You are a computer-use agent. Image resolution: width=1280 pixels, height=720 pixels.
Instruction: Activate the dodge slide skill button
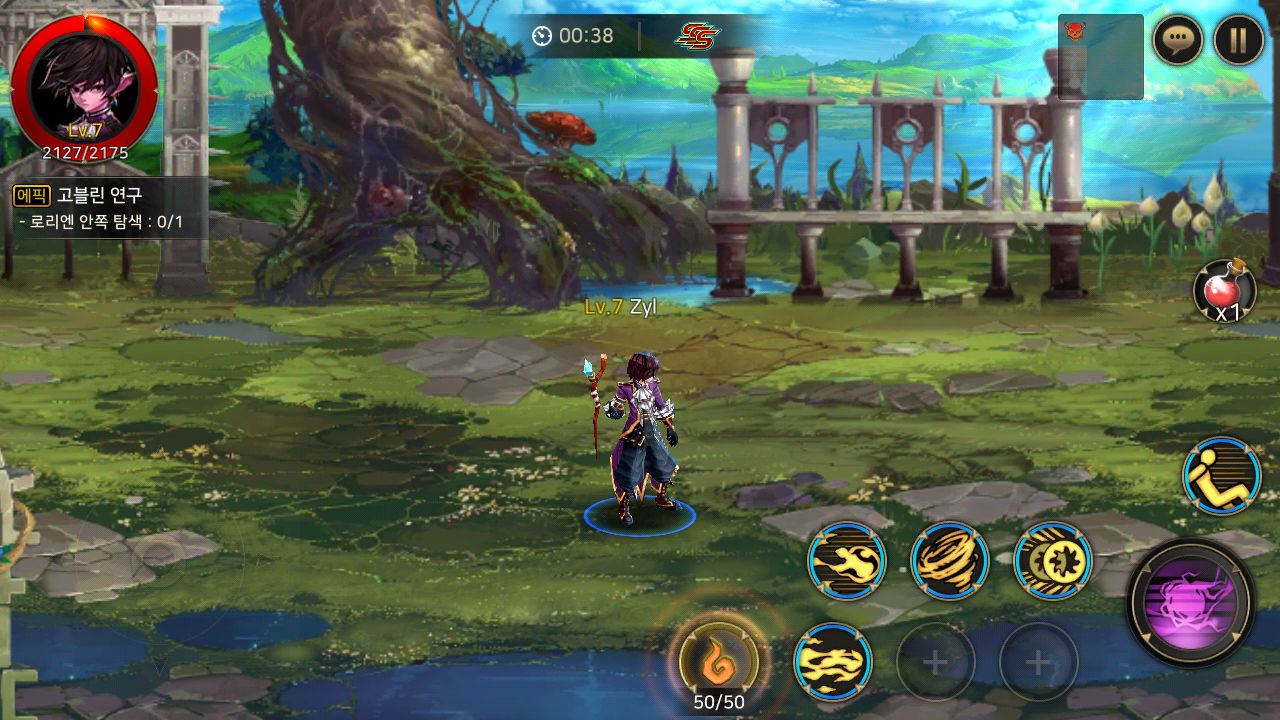pos(1221,476)
